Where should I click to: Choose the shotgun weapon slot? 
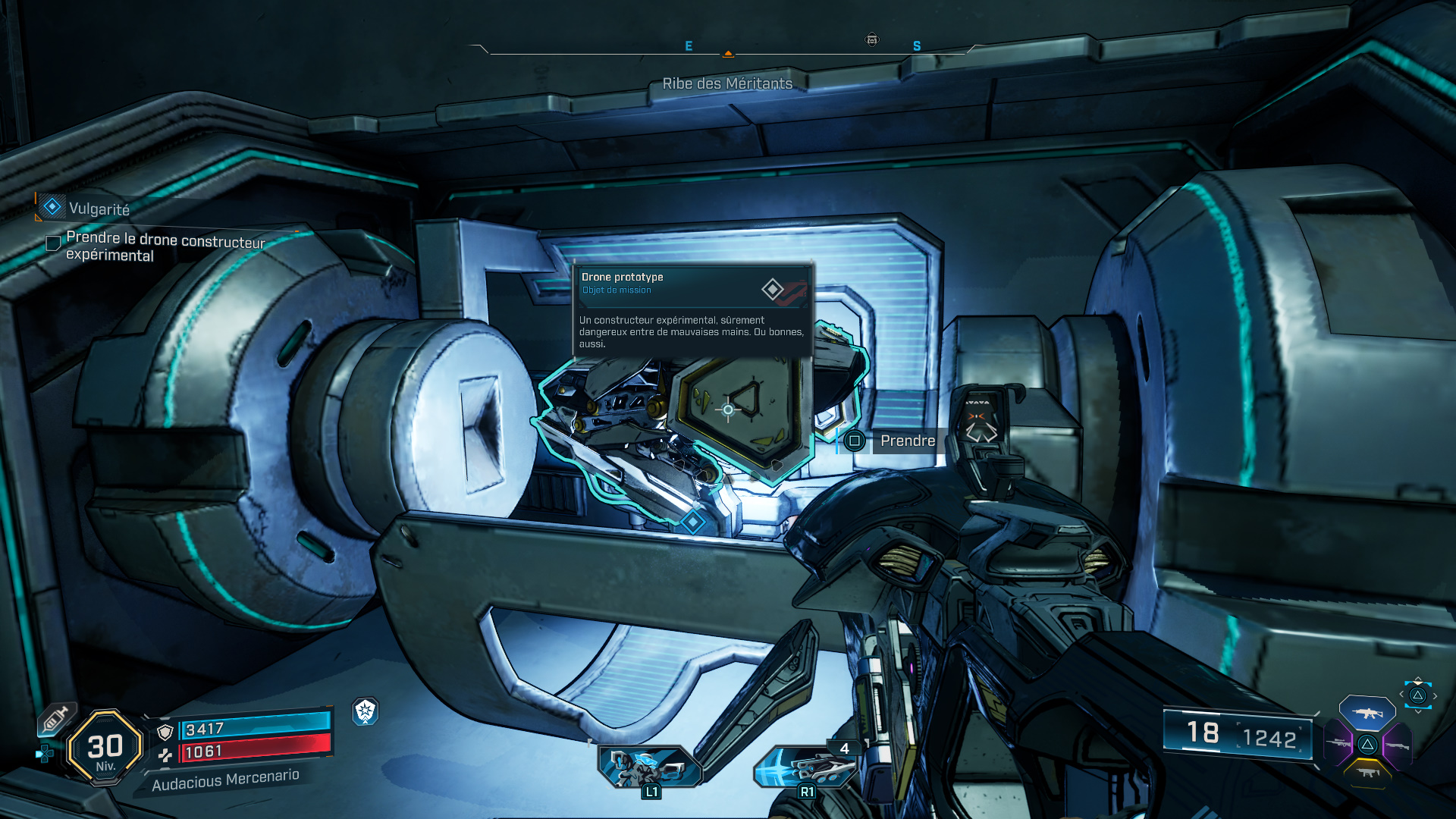click(1396, 745)
